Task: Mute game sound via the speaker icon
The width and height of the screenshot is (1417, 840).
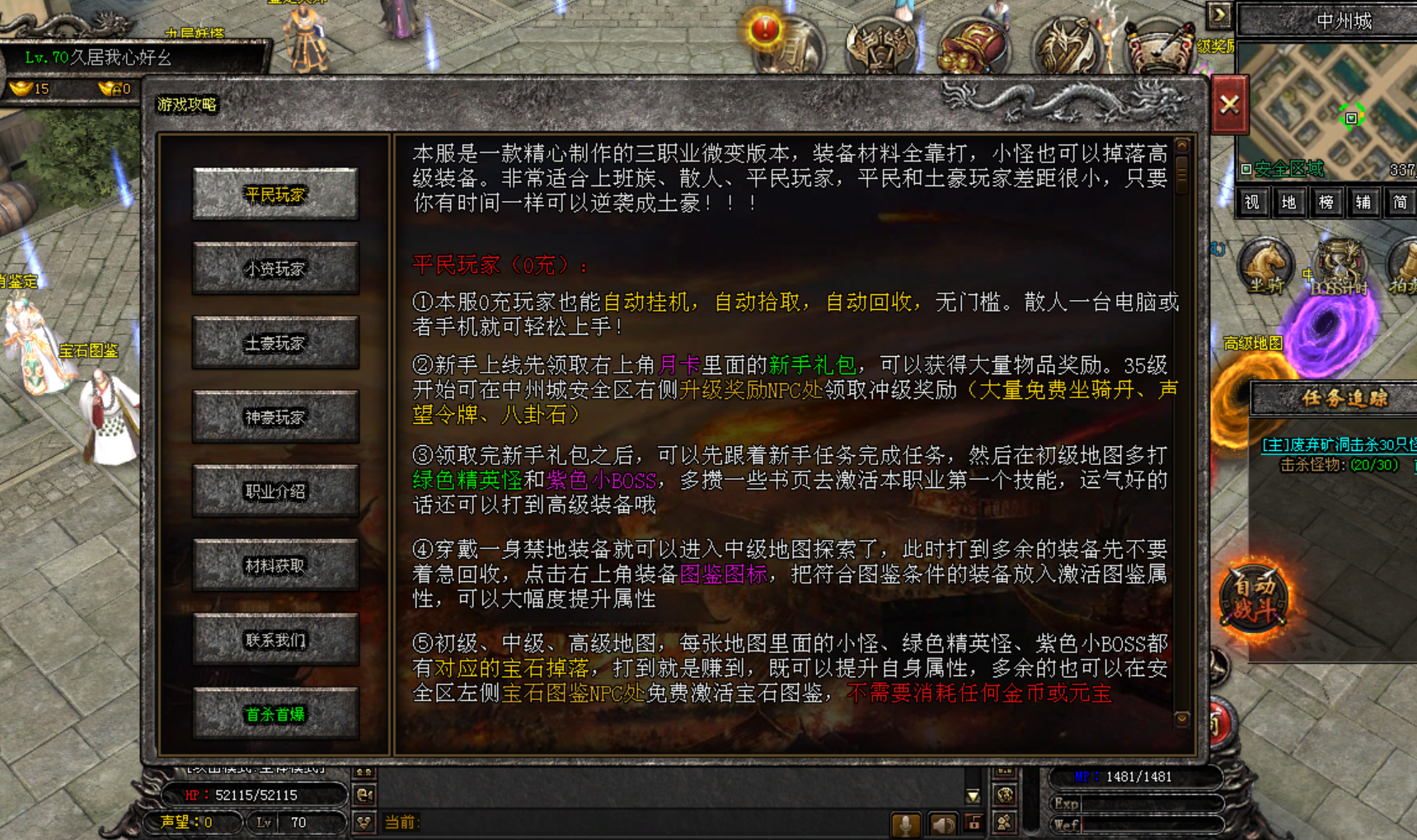Action: 943,824
